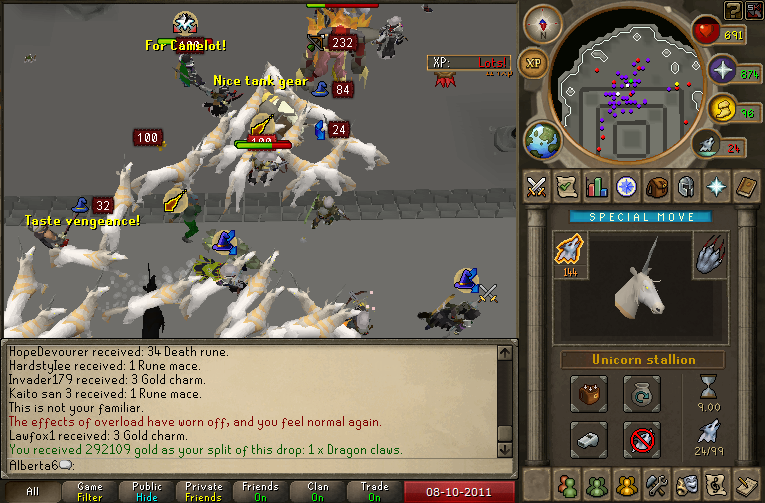Call the familiar with the whistle button
The image size is (765, 503).
coord(589,438)
